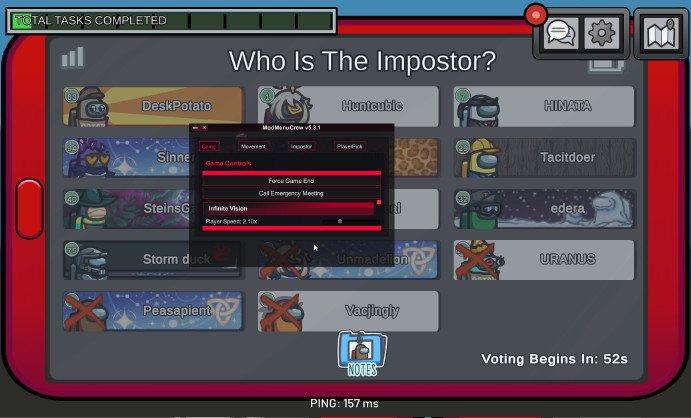This screenshot has height=418, width=691.
Task: Close the ModMenuCrew window
Action: click(x=204, y=128)
